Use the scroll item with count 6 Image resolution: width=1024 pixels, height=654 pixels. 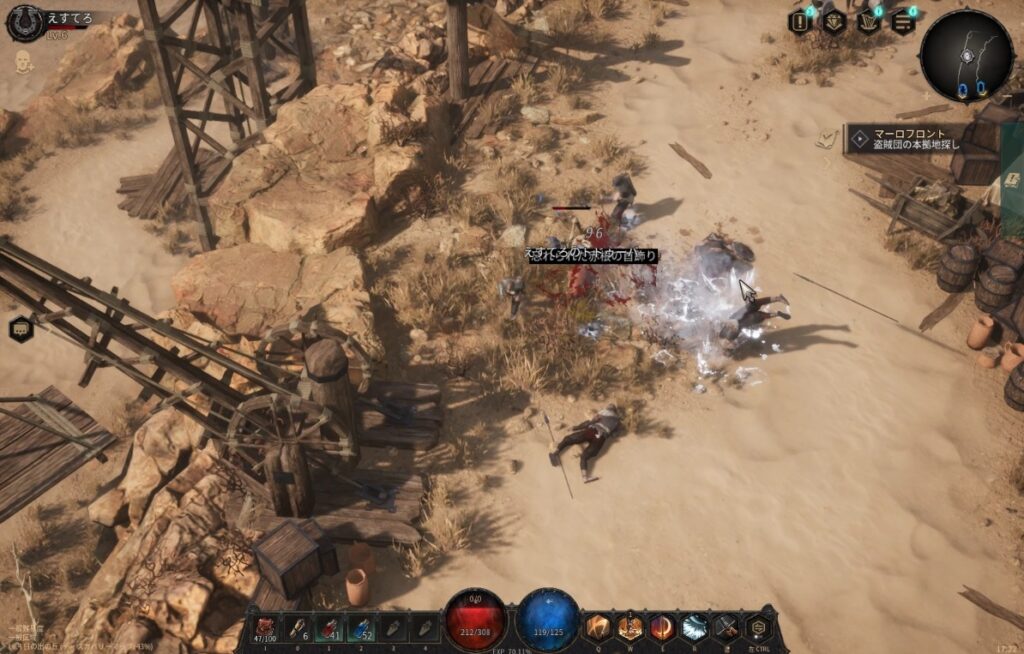[297, 628]
